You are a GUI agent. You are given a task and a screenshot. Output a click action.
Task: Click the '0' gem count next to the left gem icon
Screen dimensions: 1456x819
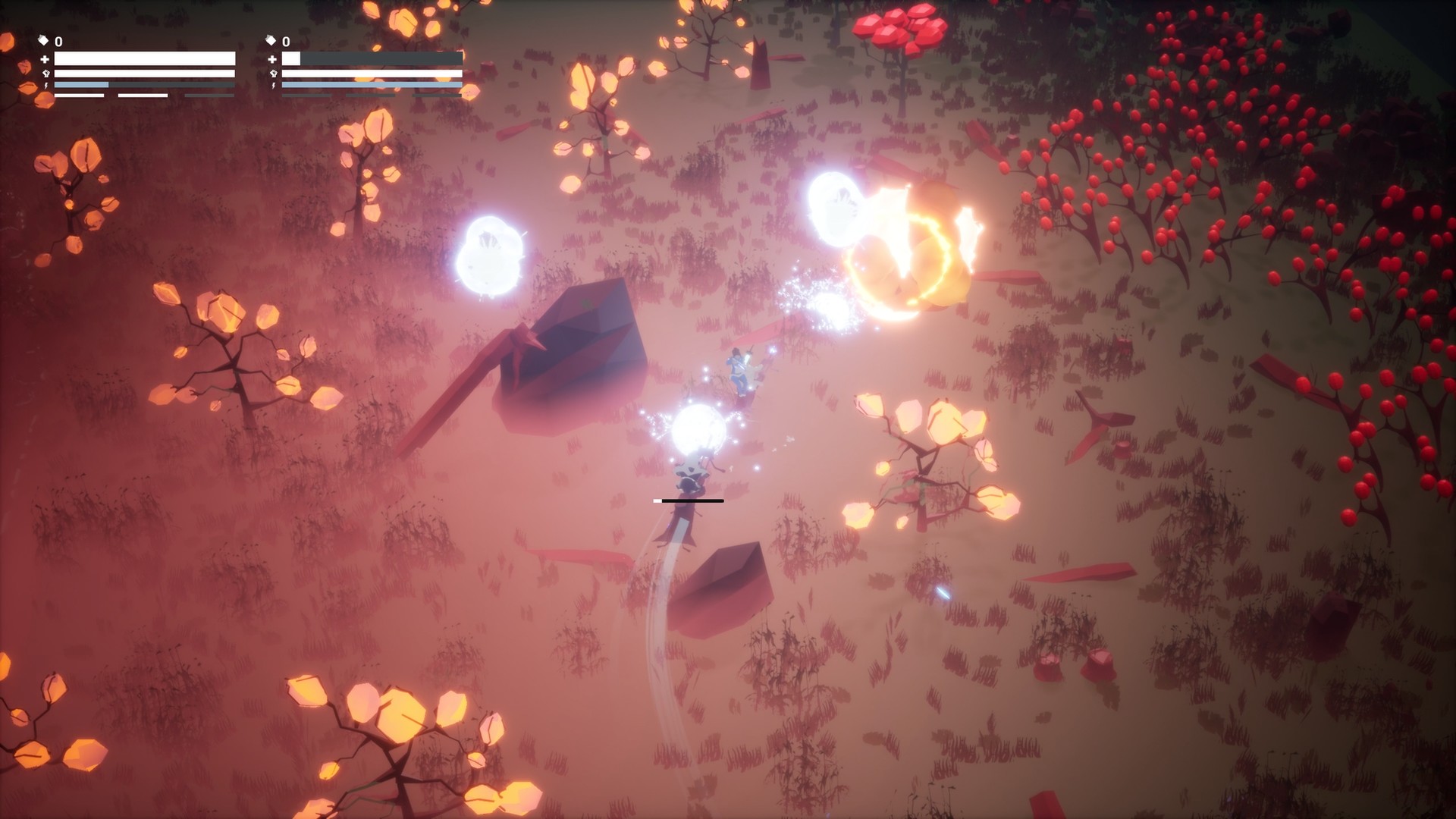point(58,42)
